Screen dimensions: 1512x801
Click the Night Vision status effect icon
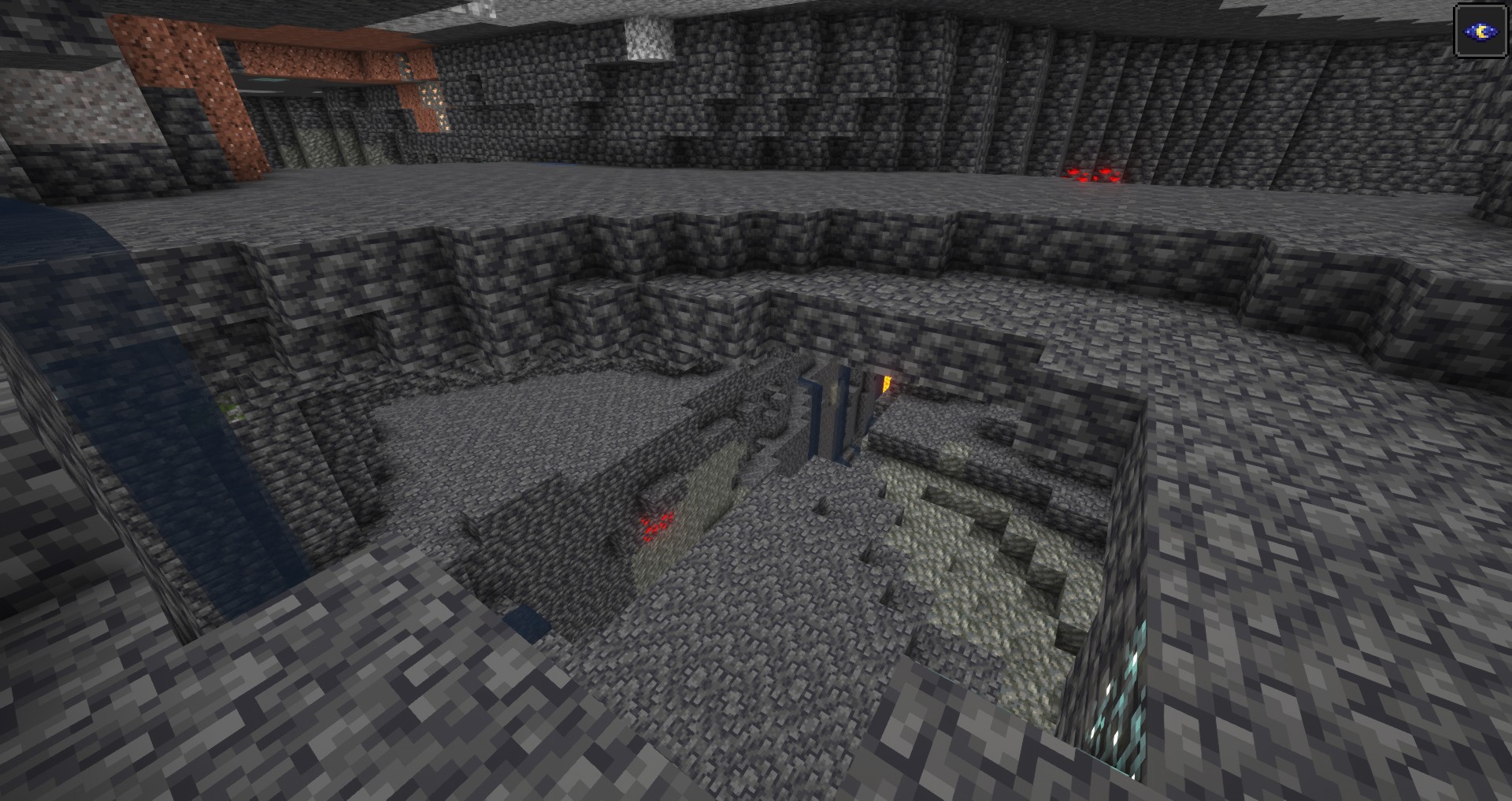(x=1480, y=32)
